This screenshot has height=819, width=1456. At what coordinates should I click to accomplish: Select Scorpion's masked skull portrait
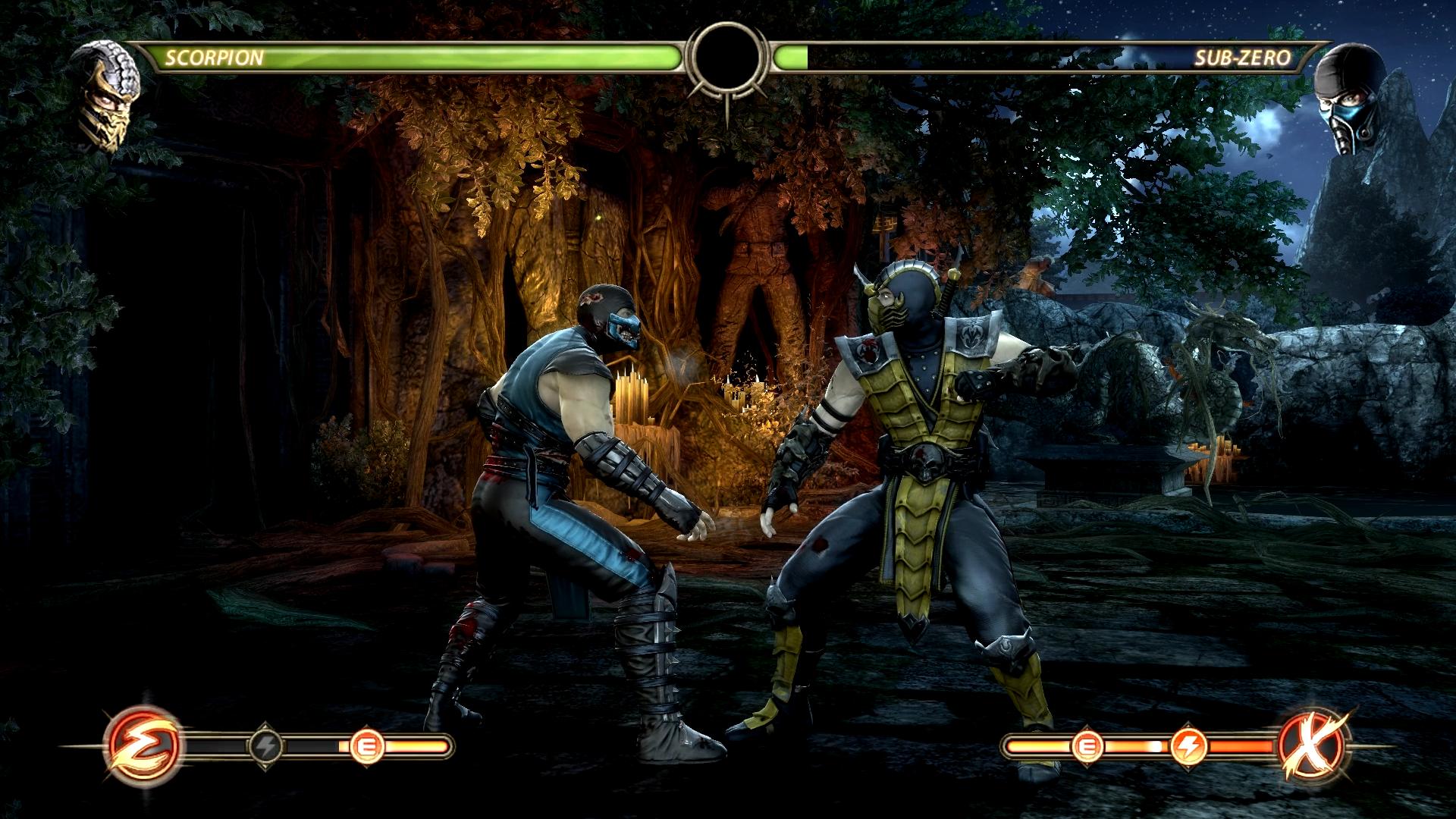[x=110, y=94]
